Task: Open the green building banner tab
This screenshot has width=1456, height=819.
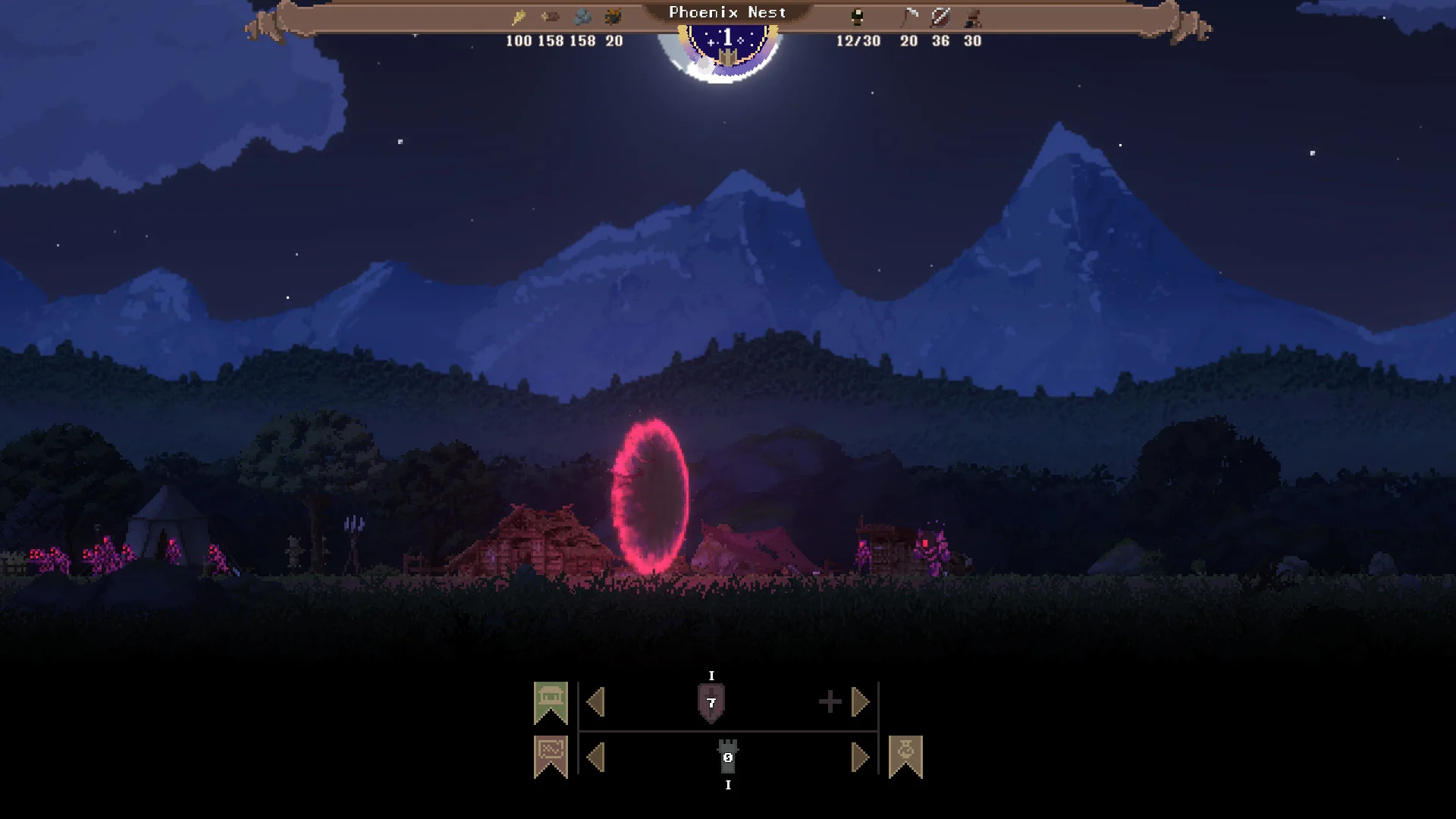Action: [x=551, y=701]
